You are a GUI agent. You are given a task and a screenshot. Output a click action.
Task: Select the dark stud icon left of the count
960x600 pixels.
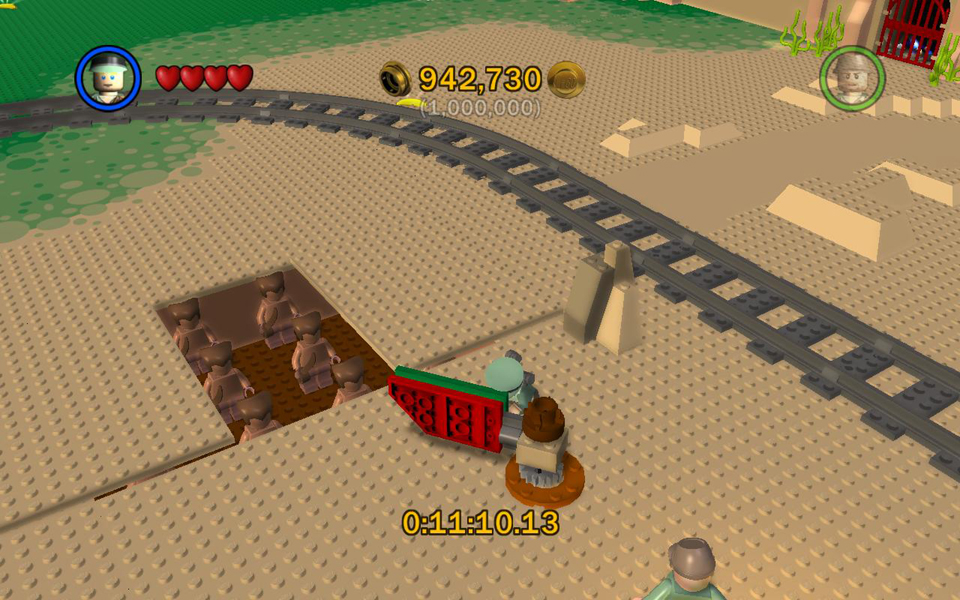[395, 78]
